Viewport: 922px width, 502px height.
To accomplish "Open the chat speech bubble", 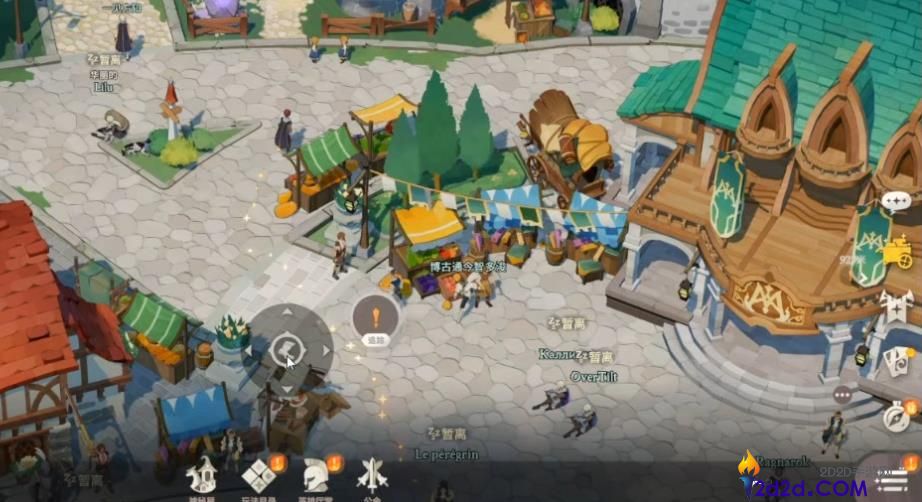I will tap(895, 201).
